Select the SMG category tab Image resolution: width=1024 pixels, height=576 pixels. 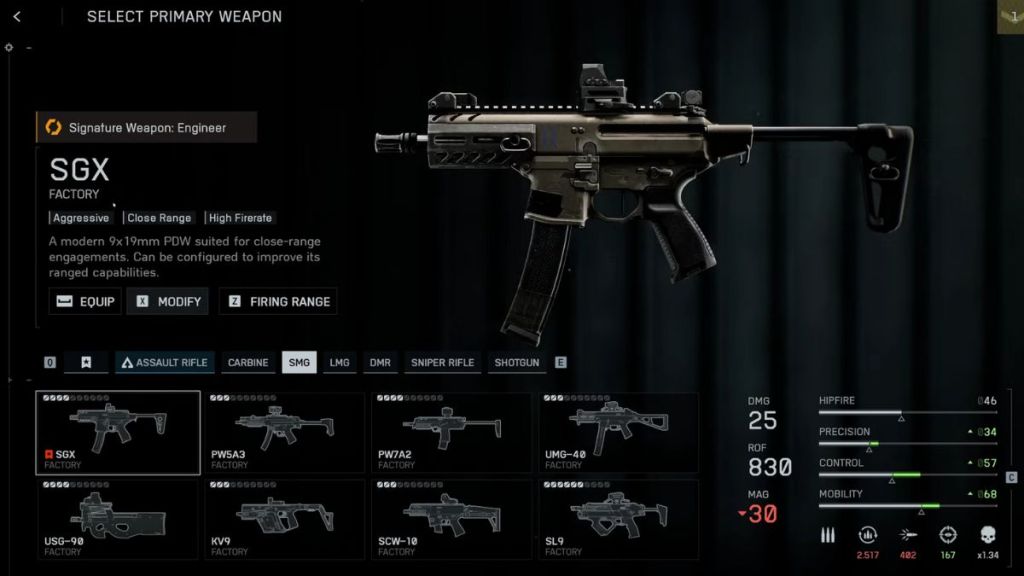pos(299,362)
